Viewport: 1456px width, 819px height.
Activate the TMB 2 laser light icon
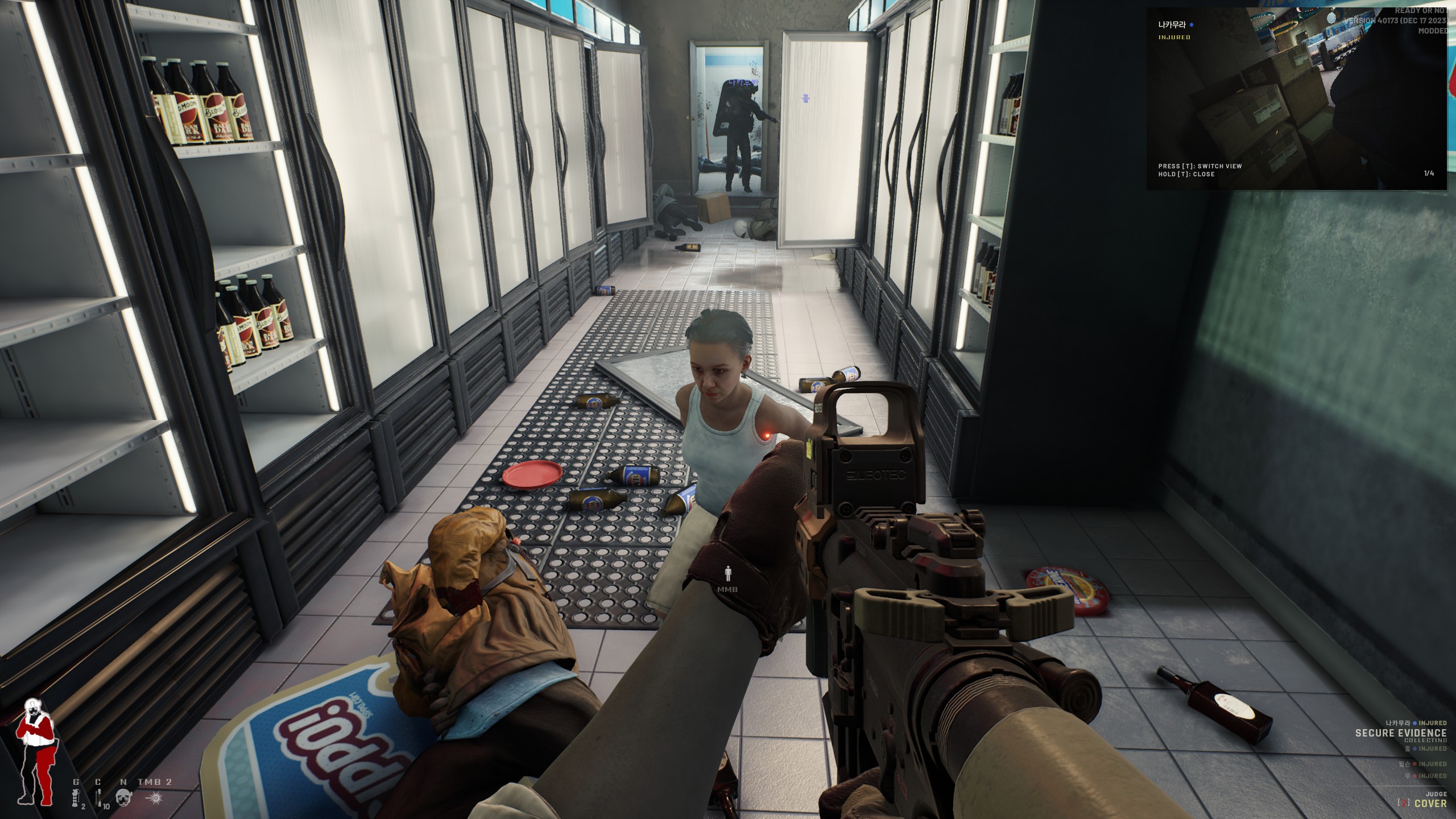(x=154, y=799)
